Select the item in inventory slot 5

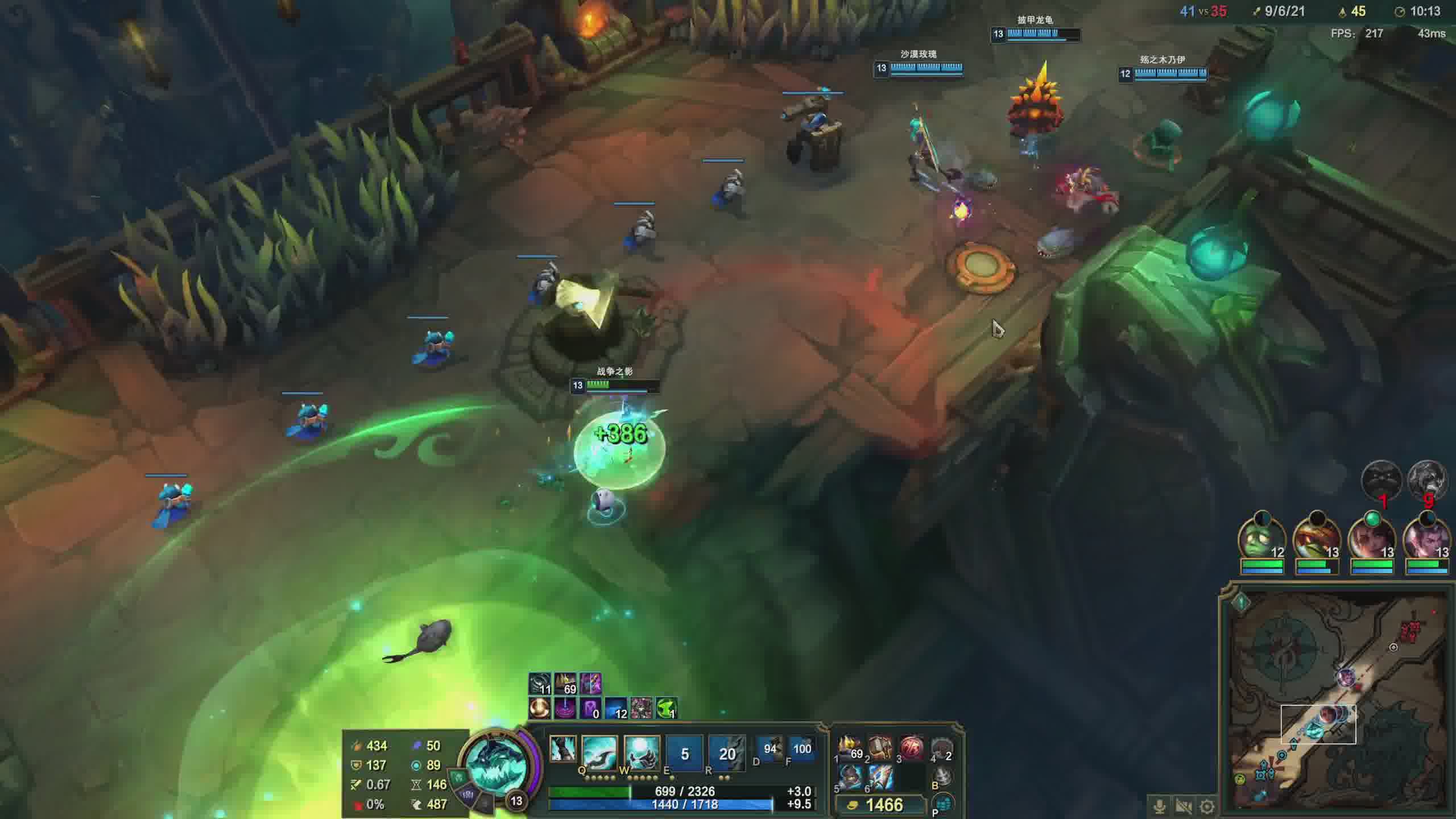coord(850,777)
